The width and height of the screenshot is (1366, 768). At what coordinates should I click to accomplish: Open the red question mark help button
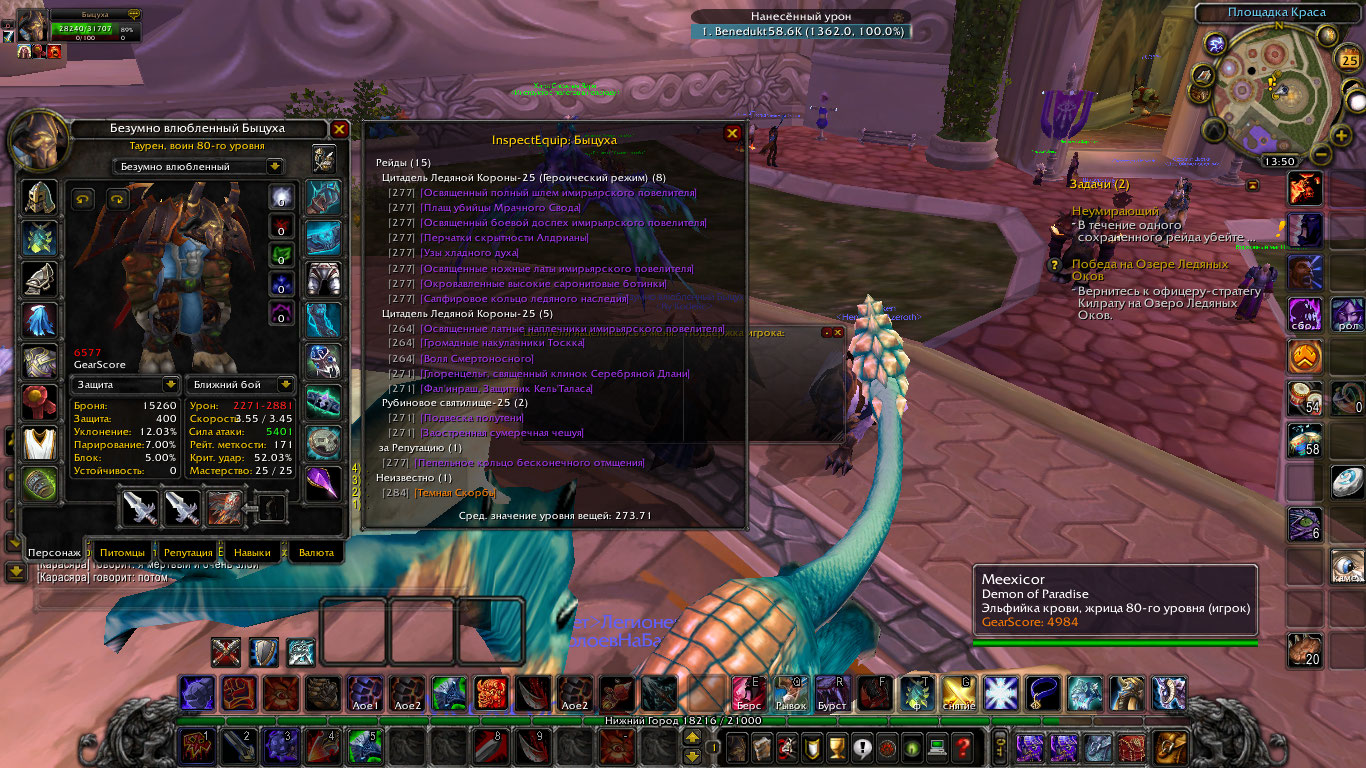(962, 747)
